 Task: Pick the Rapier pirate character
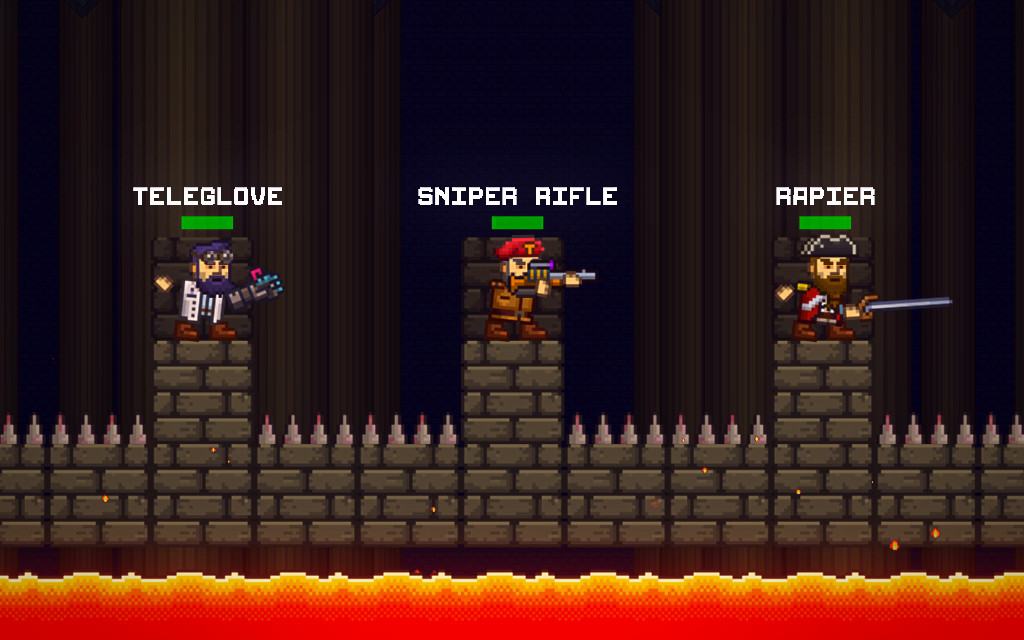tap(826, 290)
